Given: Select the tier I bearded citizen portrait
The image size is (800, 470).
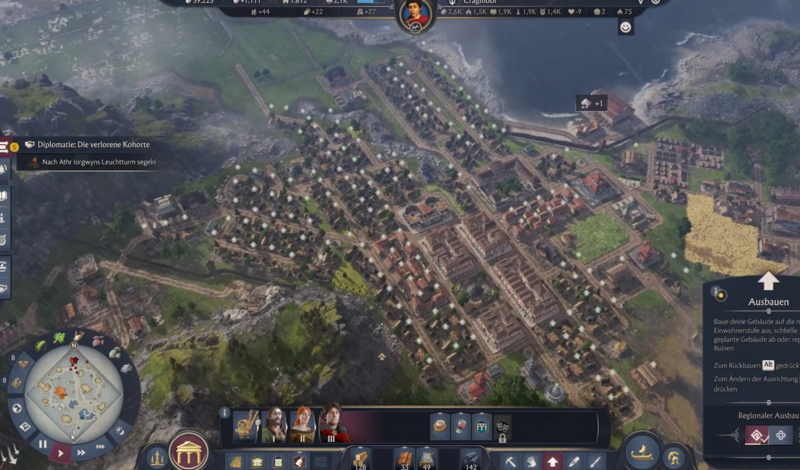Looking at the screenshot, I should pos(273,425).
